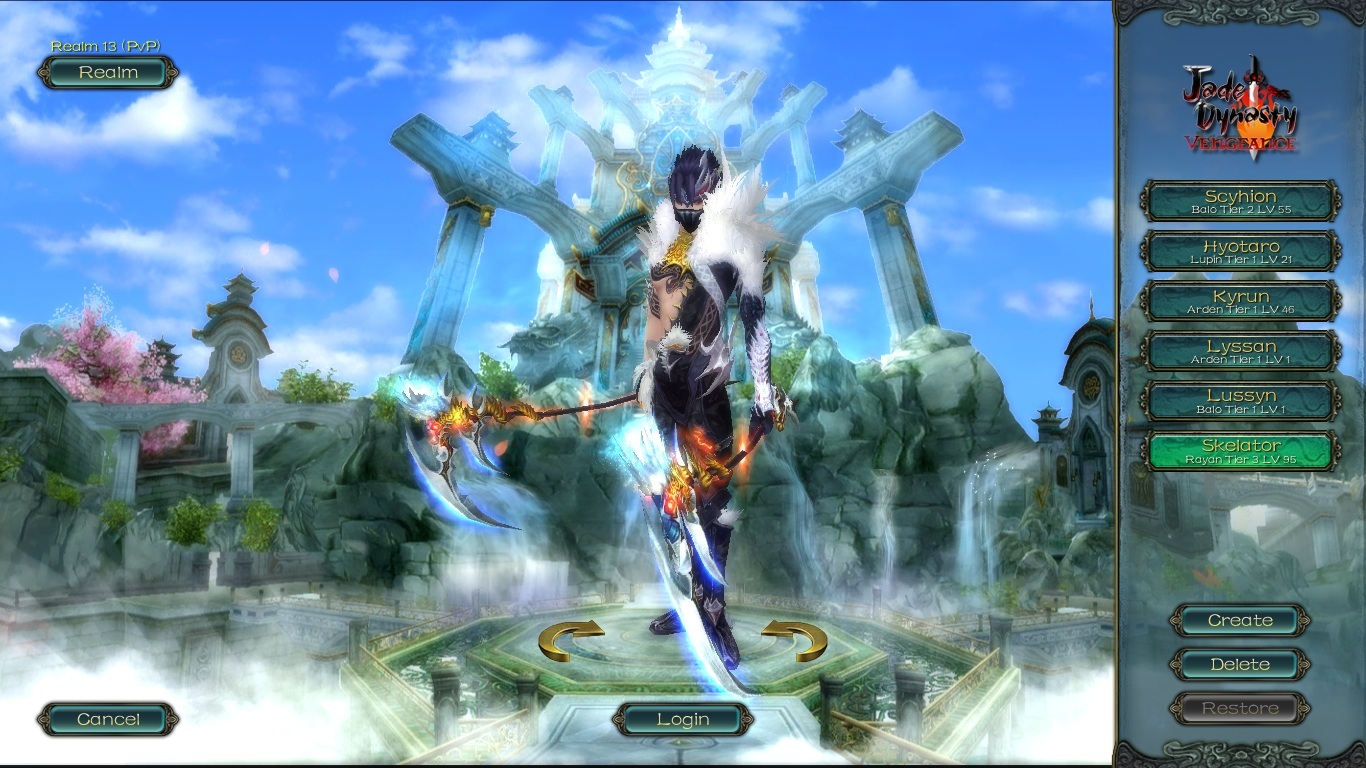Select the character Scyhion
The image size is (1366, 768).
pos(1240,201)
